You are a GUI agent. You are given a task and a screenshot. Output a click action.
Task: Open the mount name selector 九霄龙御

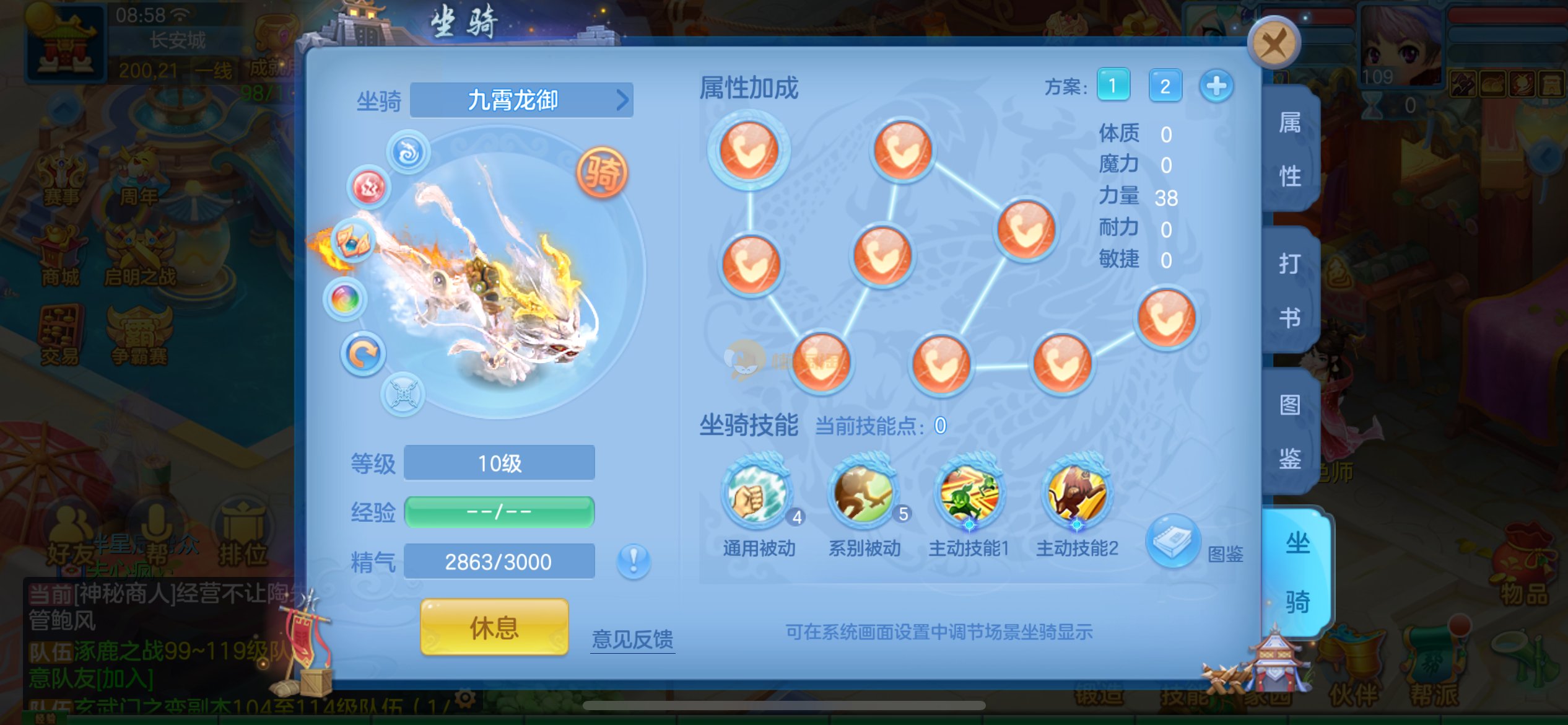pos(521,100)
